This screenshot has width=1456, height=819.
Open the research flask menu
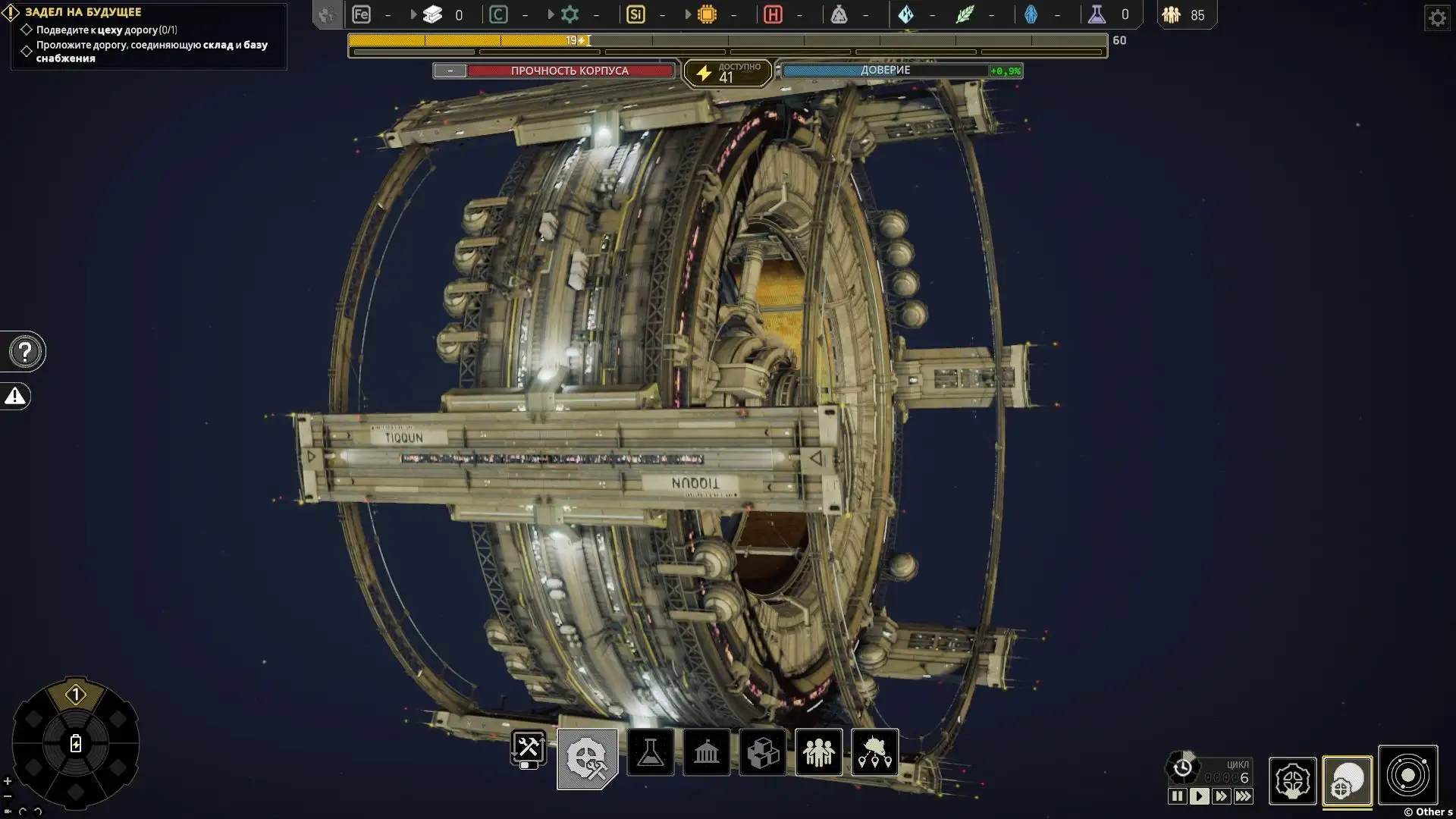tap(651, 752)
